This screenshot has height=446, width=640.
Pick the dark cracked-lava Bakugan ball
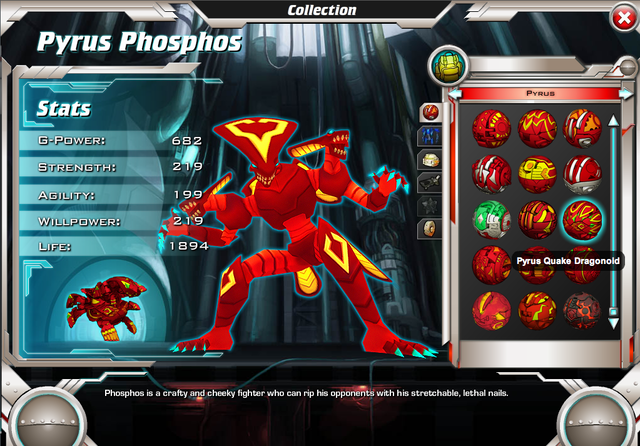pos(581,309)
